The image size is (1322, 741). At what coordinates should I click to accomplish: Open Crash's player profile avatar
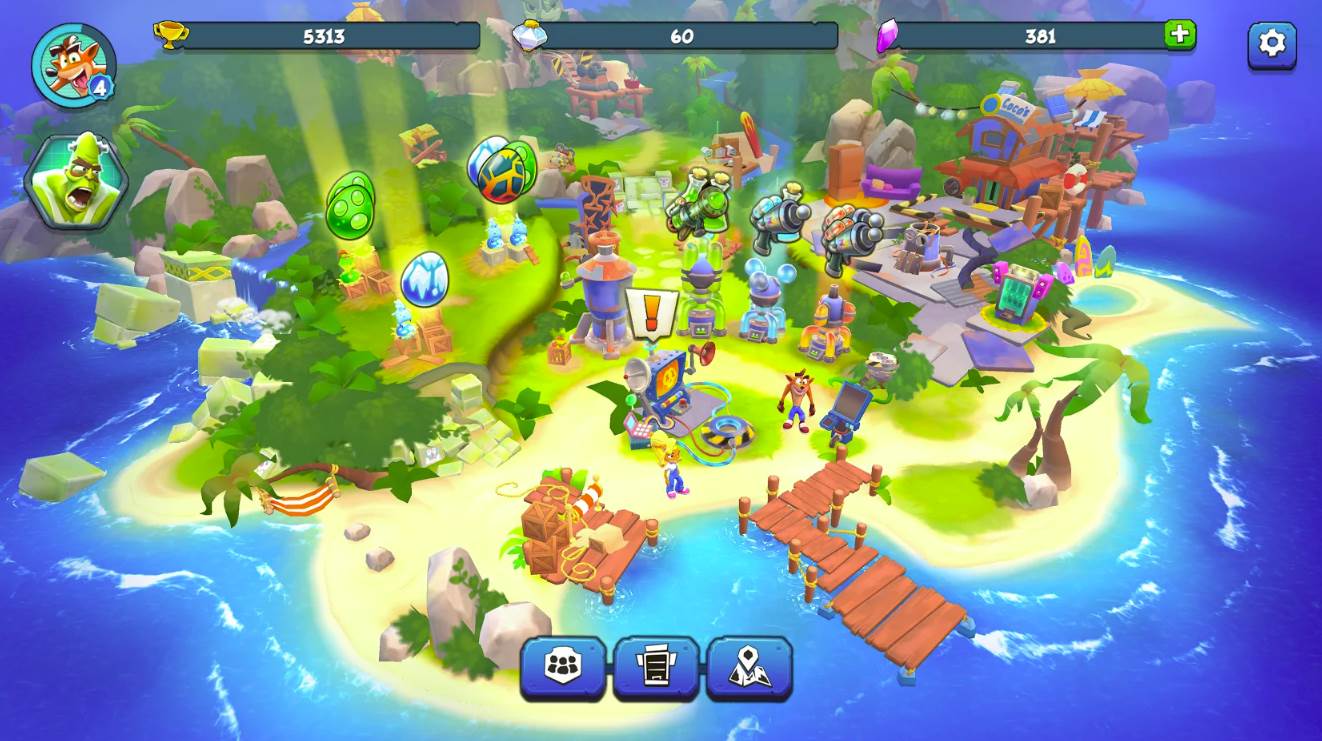point(72,66)
